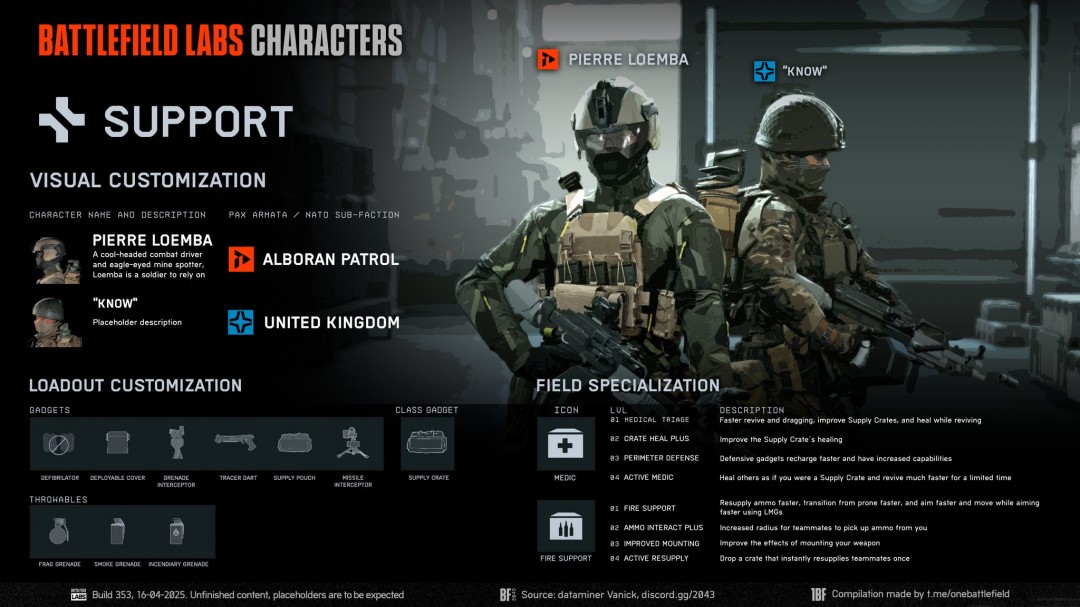This screenshot has width=1080, height=607.
Task: Select the Medic field specialization icon
Action: click(x=566, y=443)
